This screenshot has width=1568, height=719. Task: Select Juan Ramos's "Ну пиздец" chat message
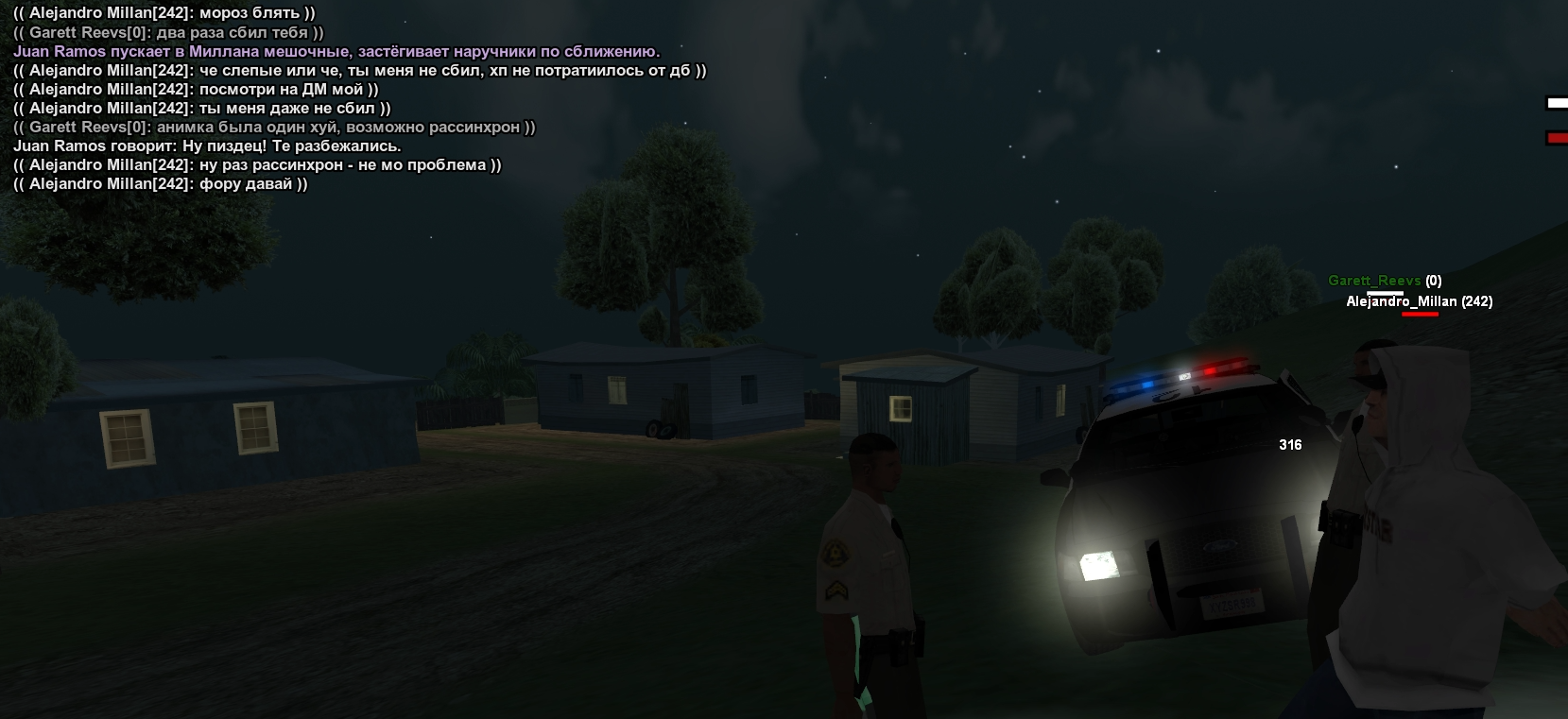207,146
